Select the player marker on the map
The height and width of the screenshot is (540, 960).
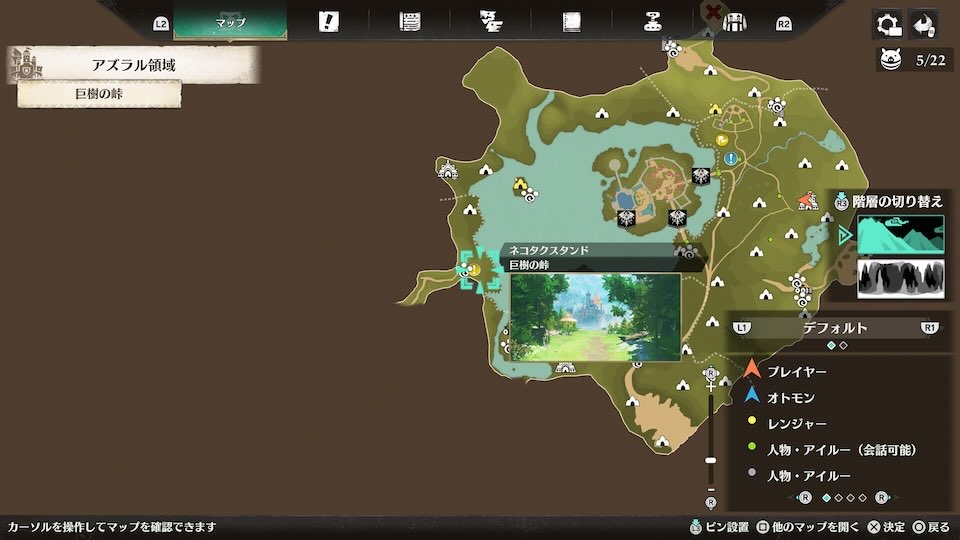pyautogui.click(x=807, y=202)
